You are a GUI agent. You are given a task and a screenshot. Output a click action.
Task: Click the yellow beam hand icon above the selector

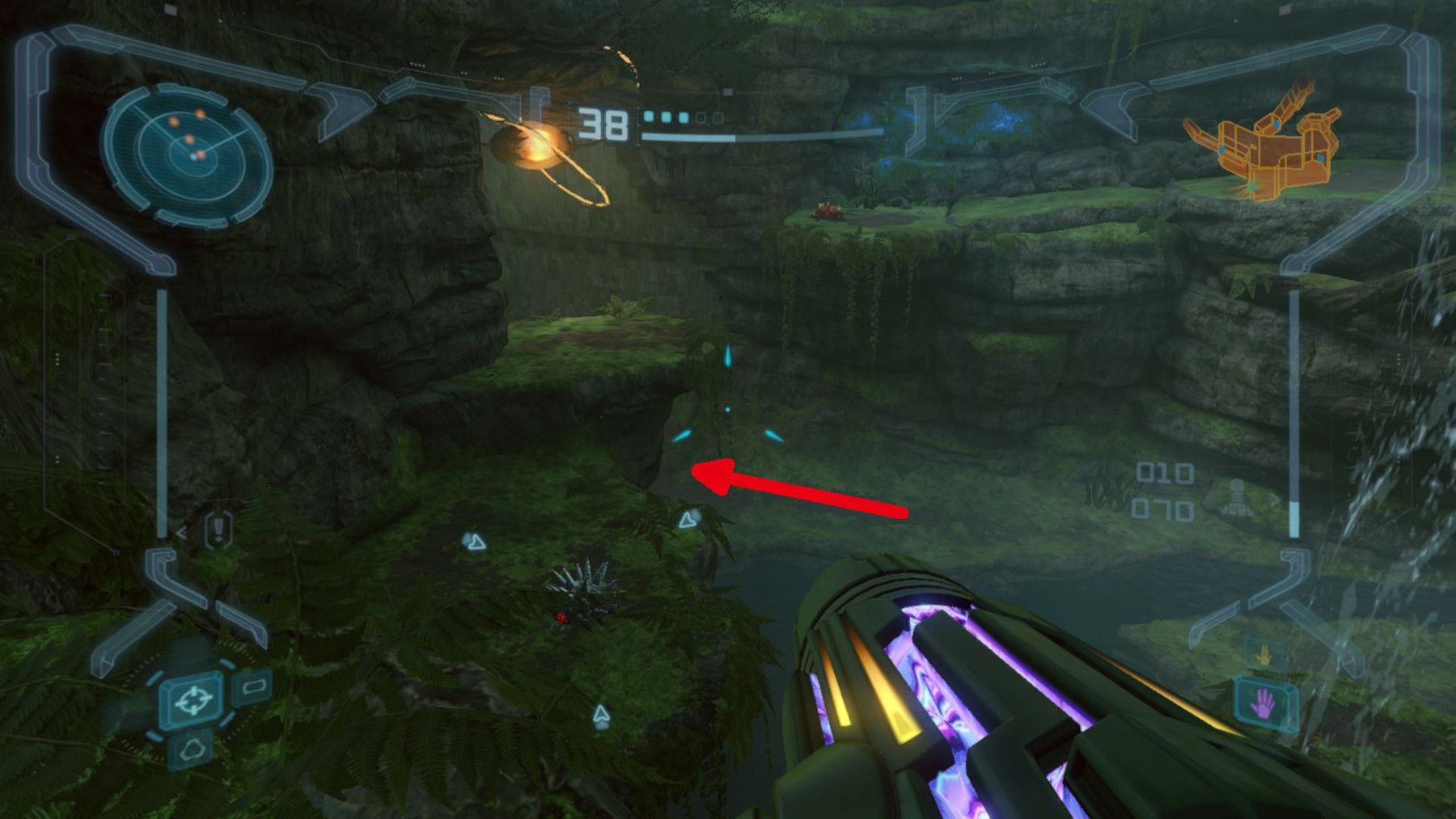pos(1263,653)
